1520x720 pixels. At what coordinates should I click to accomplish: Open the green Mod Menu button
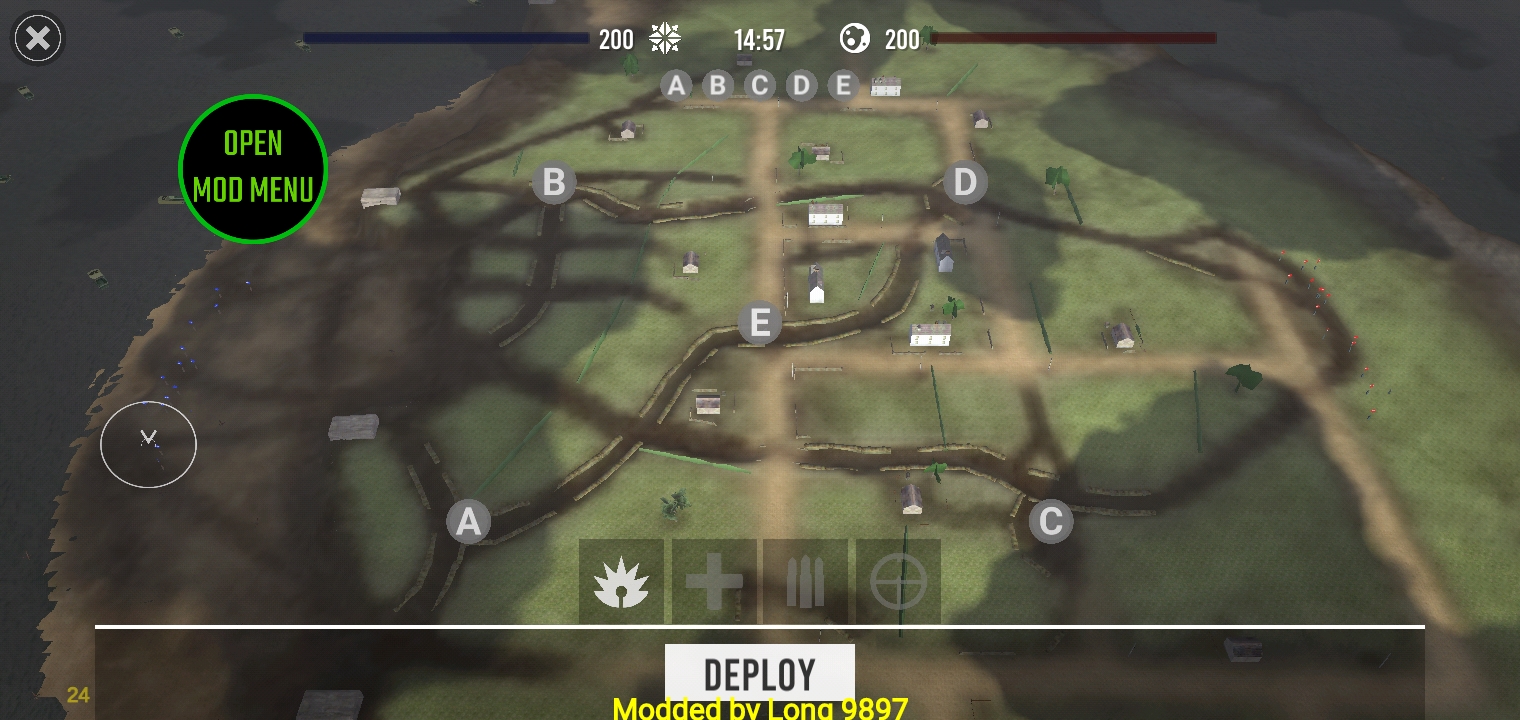tap(253, 168)
